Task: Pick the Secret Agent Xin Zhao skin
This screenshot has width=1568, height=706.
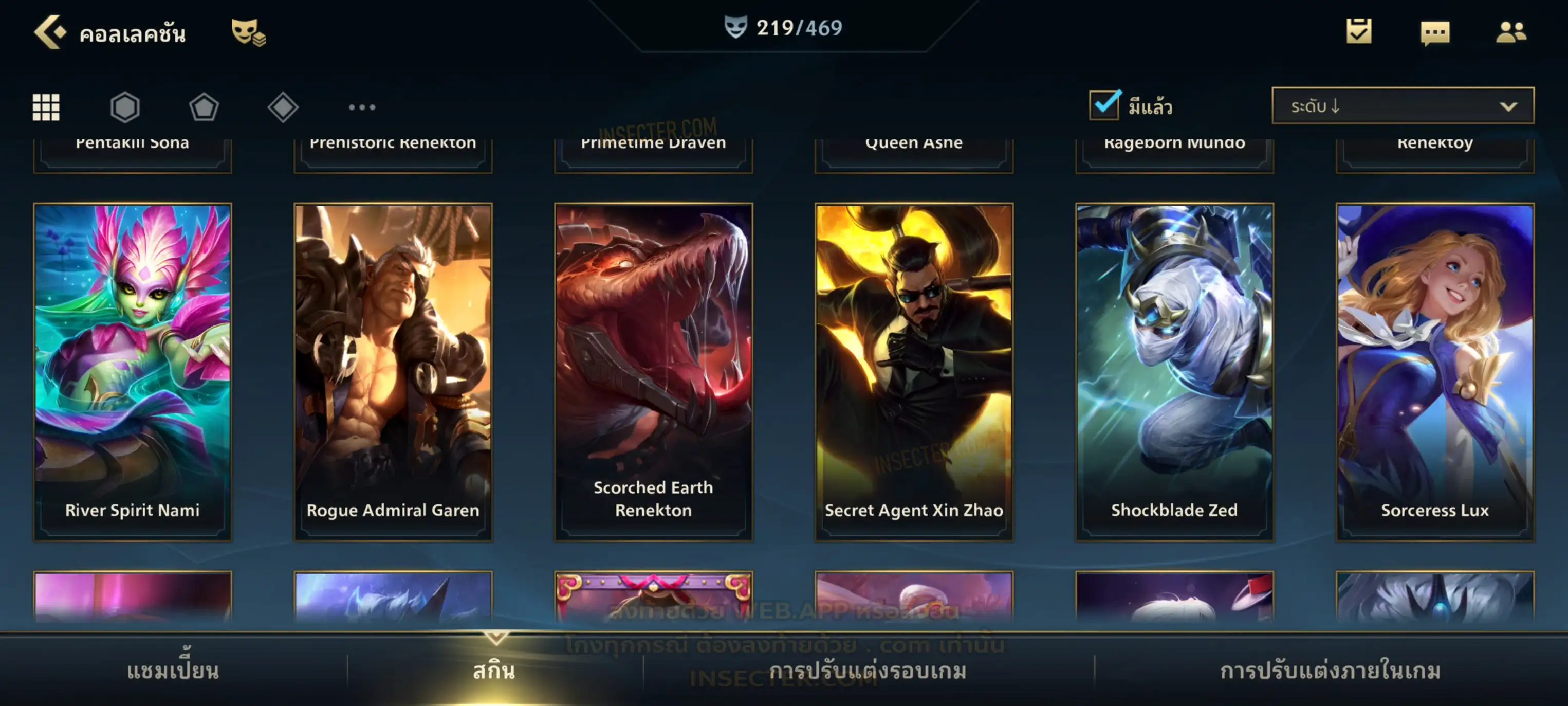Action: point(914,372)
